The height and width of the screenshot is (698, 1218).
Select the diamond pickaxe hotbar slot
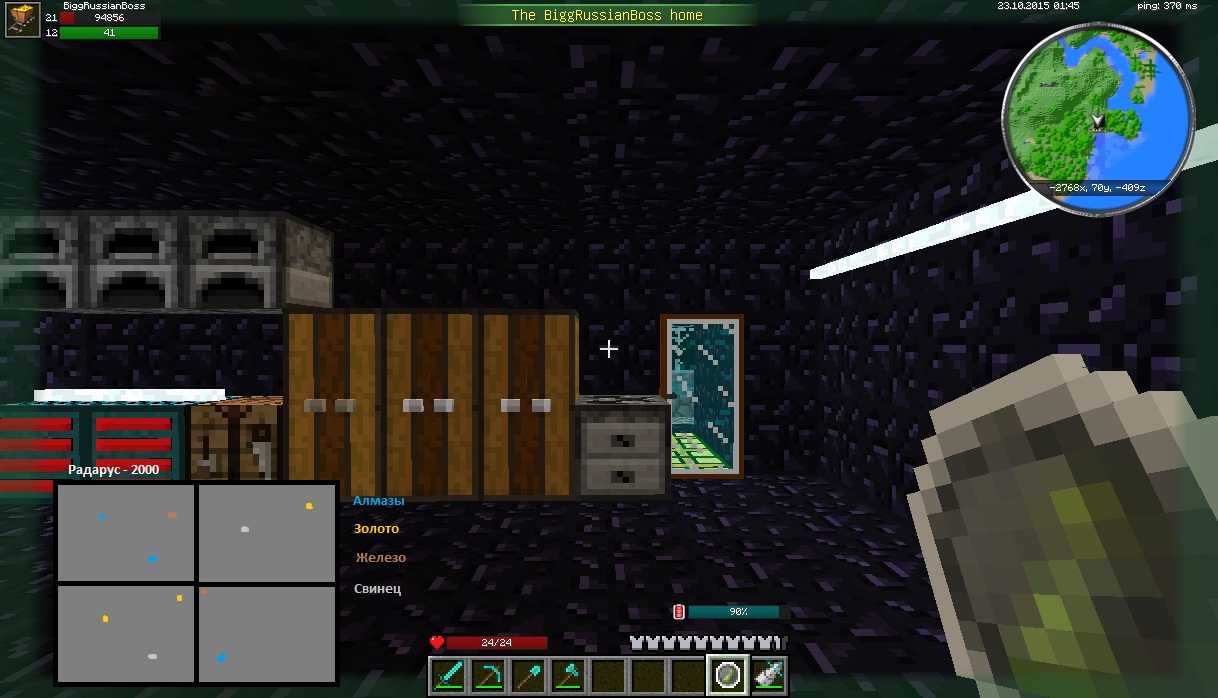tap(488, 675)
